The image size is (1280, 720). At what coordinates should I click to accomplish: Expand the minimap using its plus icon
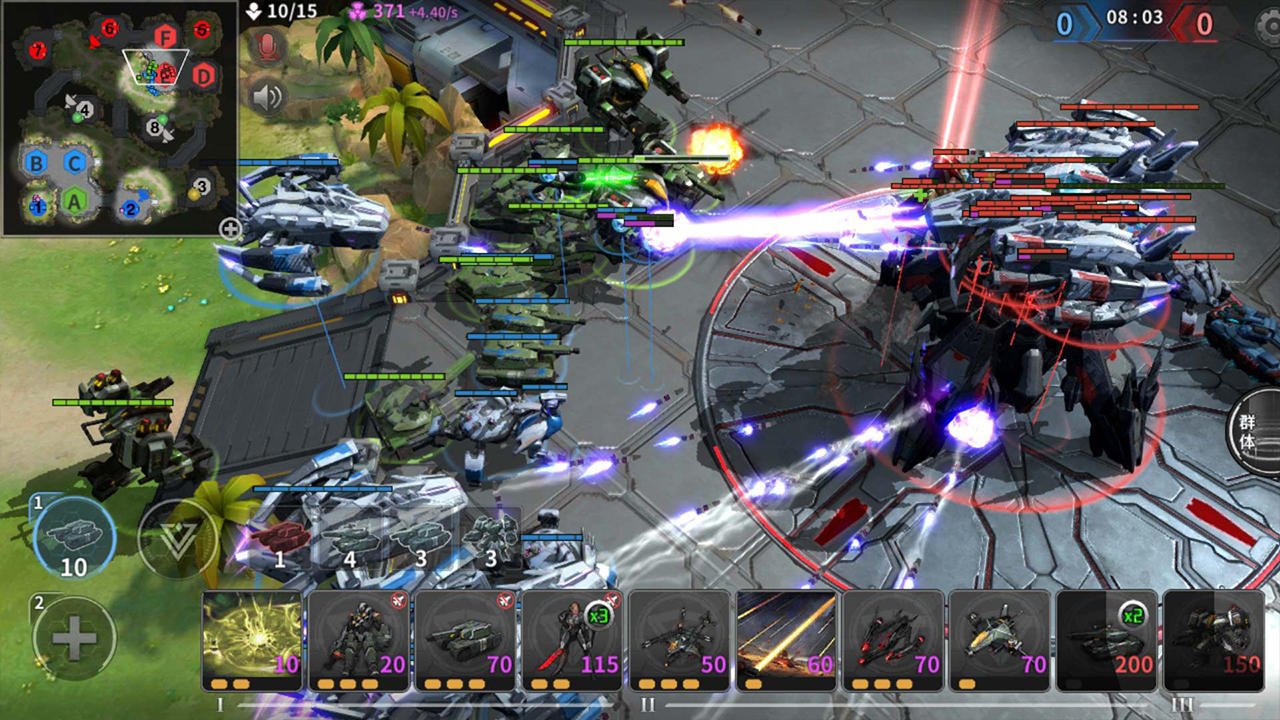[232, 229]
